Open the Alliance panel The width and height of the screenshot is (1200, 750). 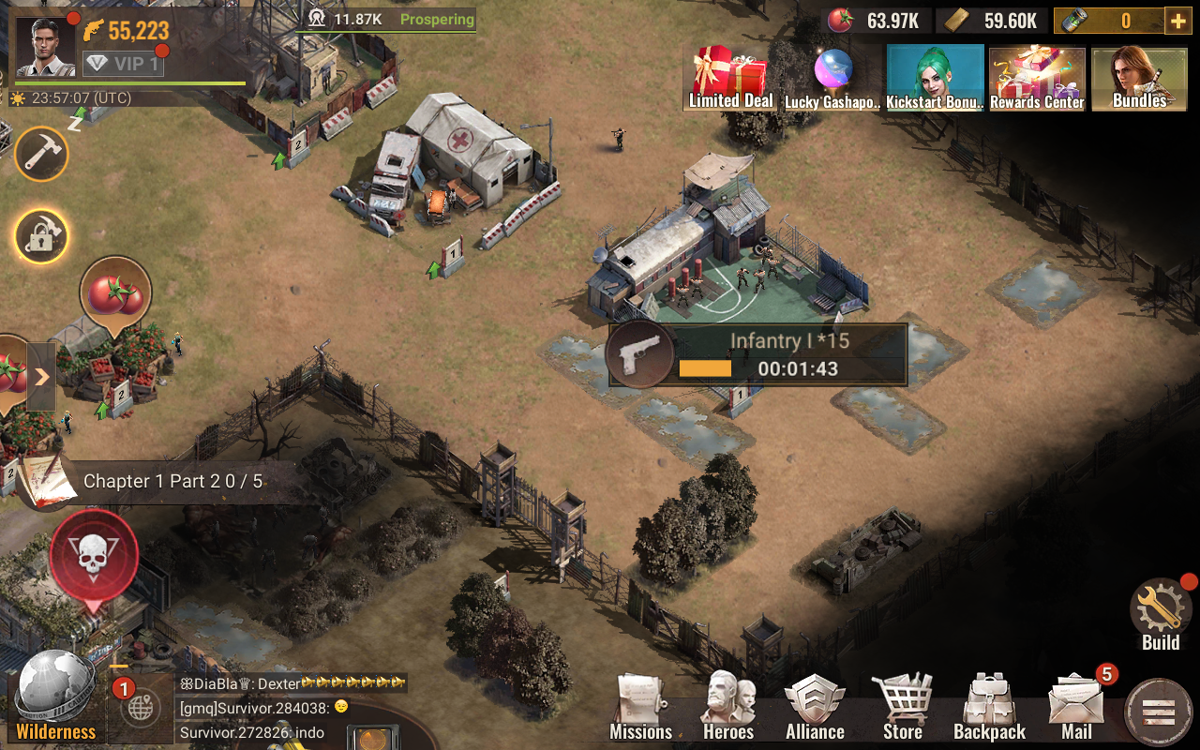click(815, 708)
